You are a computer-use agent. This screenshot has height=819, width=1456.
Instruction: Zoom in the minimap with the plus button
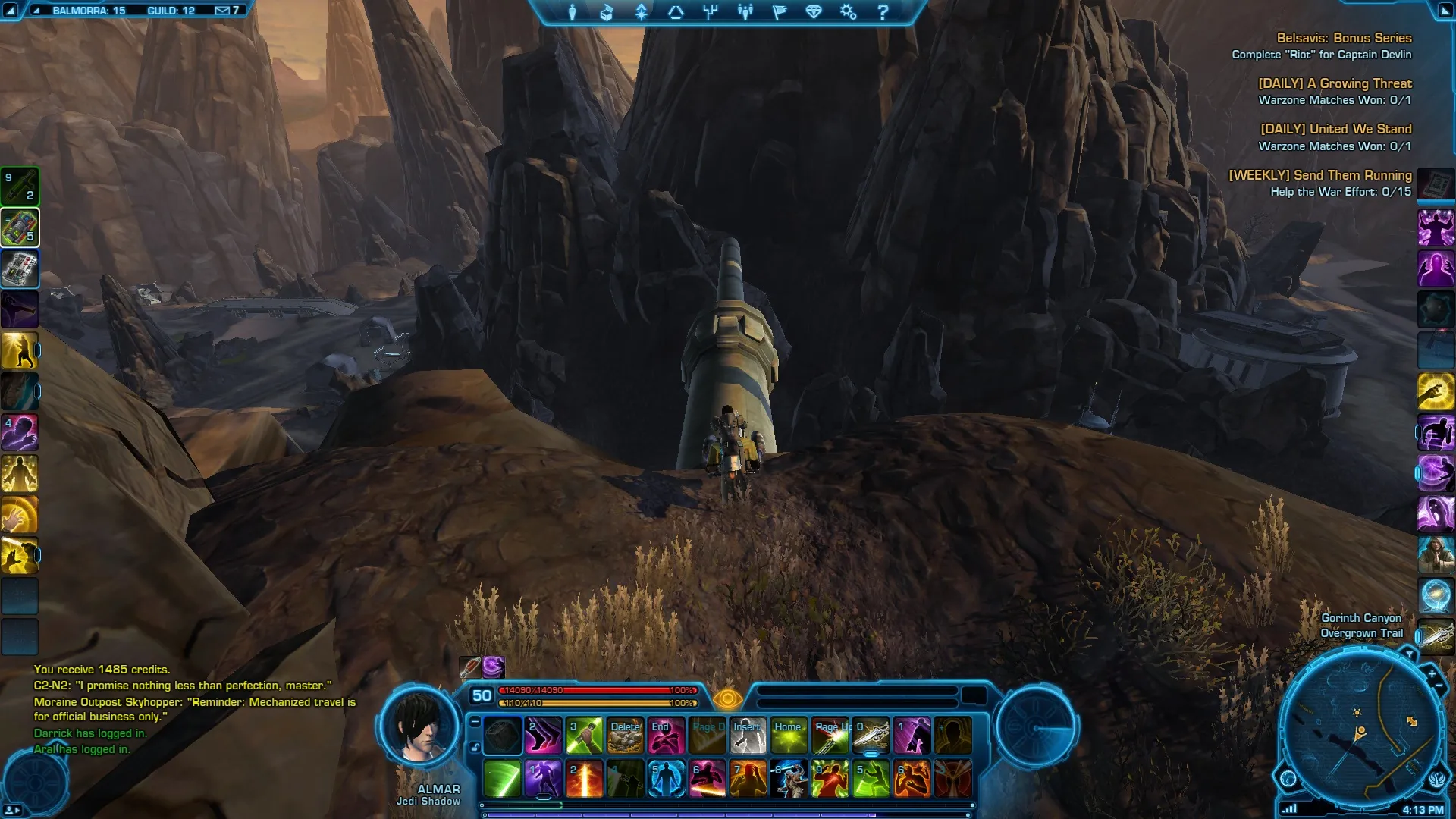(x=1432, y=673)
